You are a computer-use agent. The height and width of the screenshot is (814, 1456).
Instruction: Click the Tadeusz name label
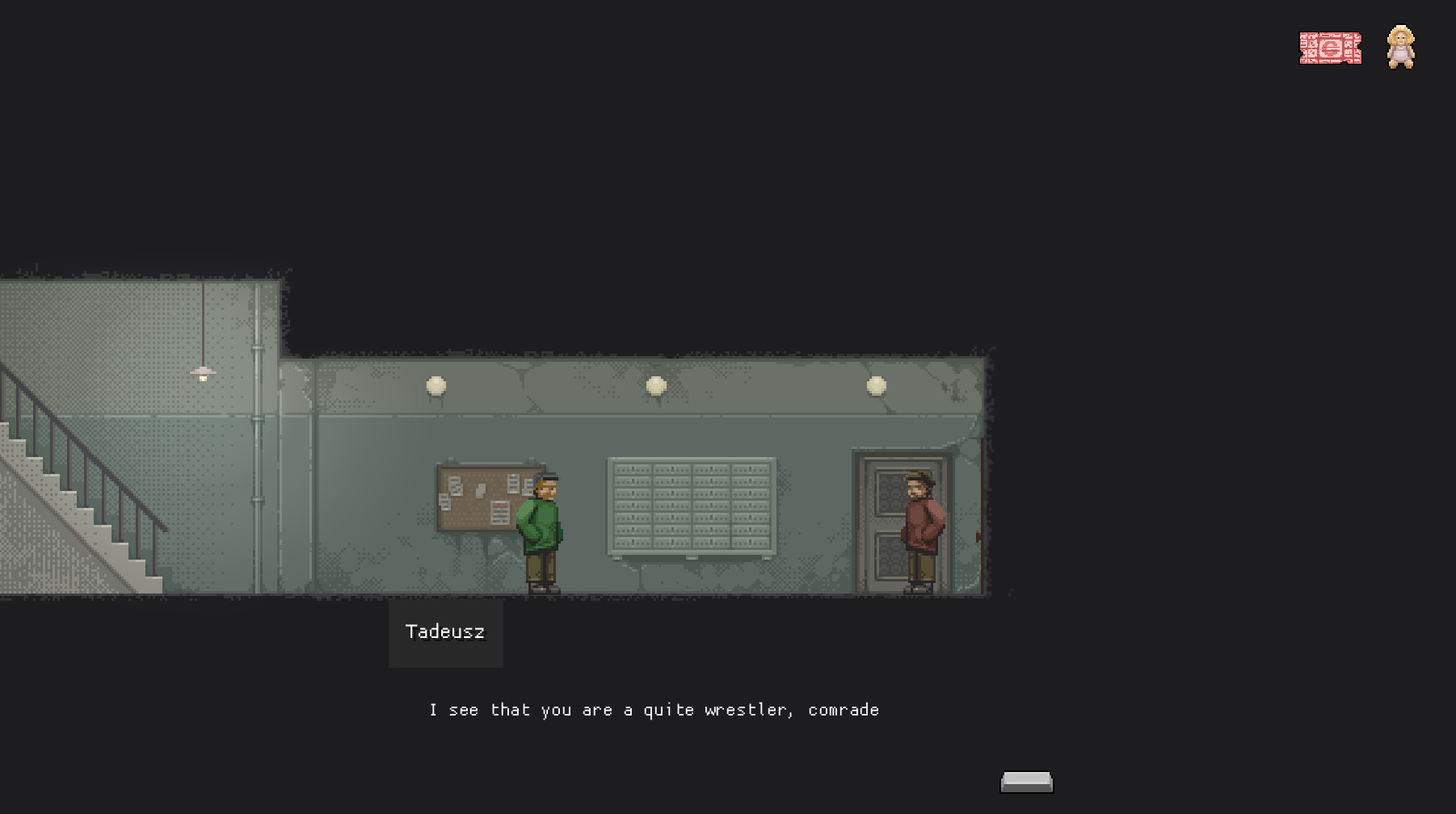coord(445,633)
